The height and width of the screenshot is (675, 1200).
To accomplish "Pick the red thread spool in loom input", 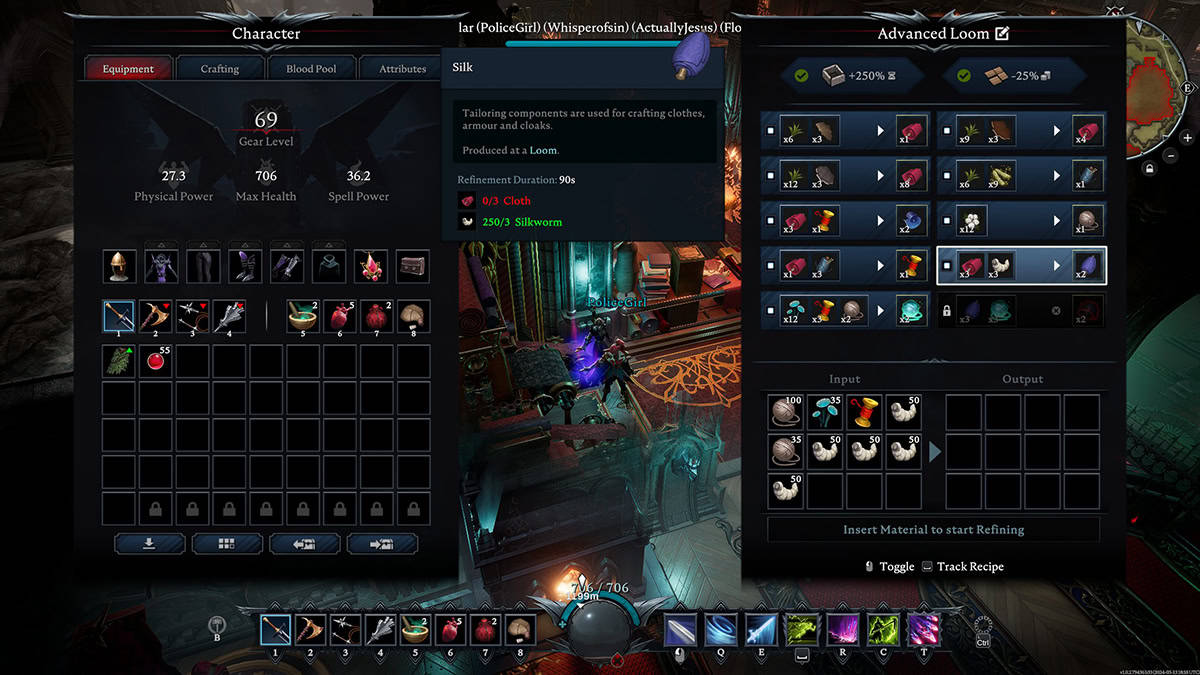I will pos(864,412).
